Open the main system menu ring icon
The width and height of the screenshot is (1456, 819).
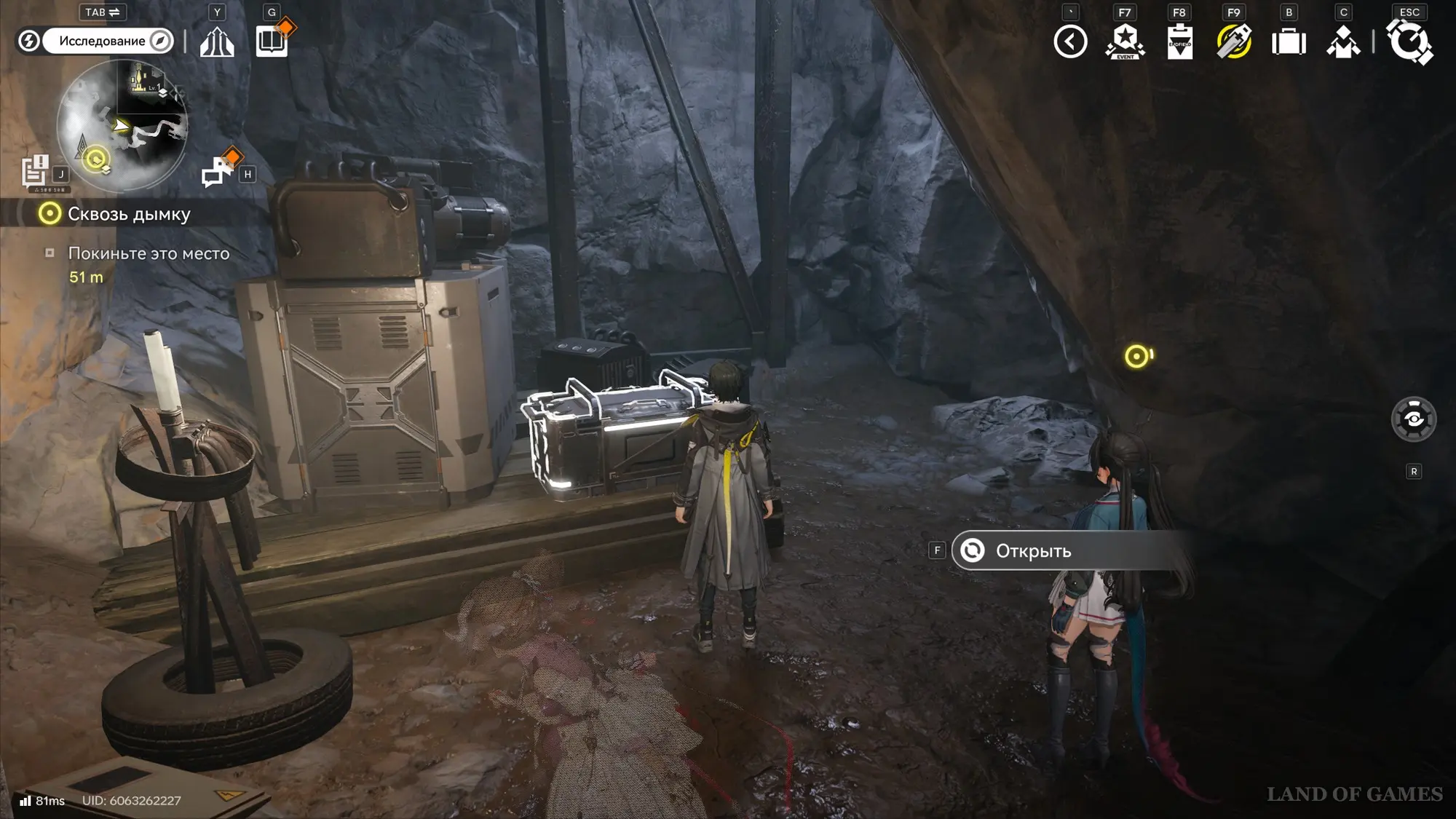tap(1409, 41)
